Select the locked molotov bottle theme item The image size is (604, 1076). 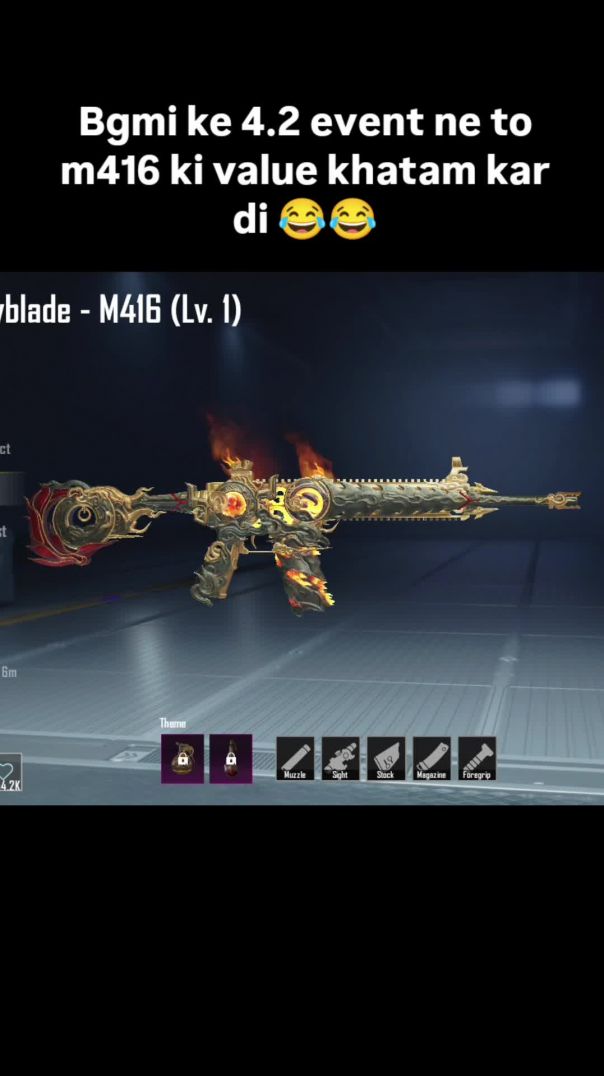tap(231, 759)
